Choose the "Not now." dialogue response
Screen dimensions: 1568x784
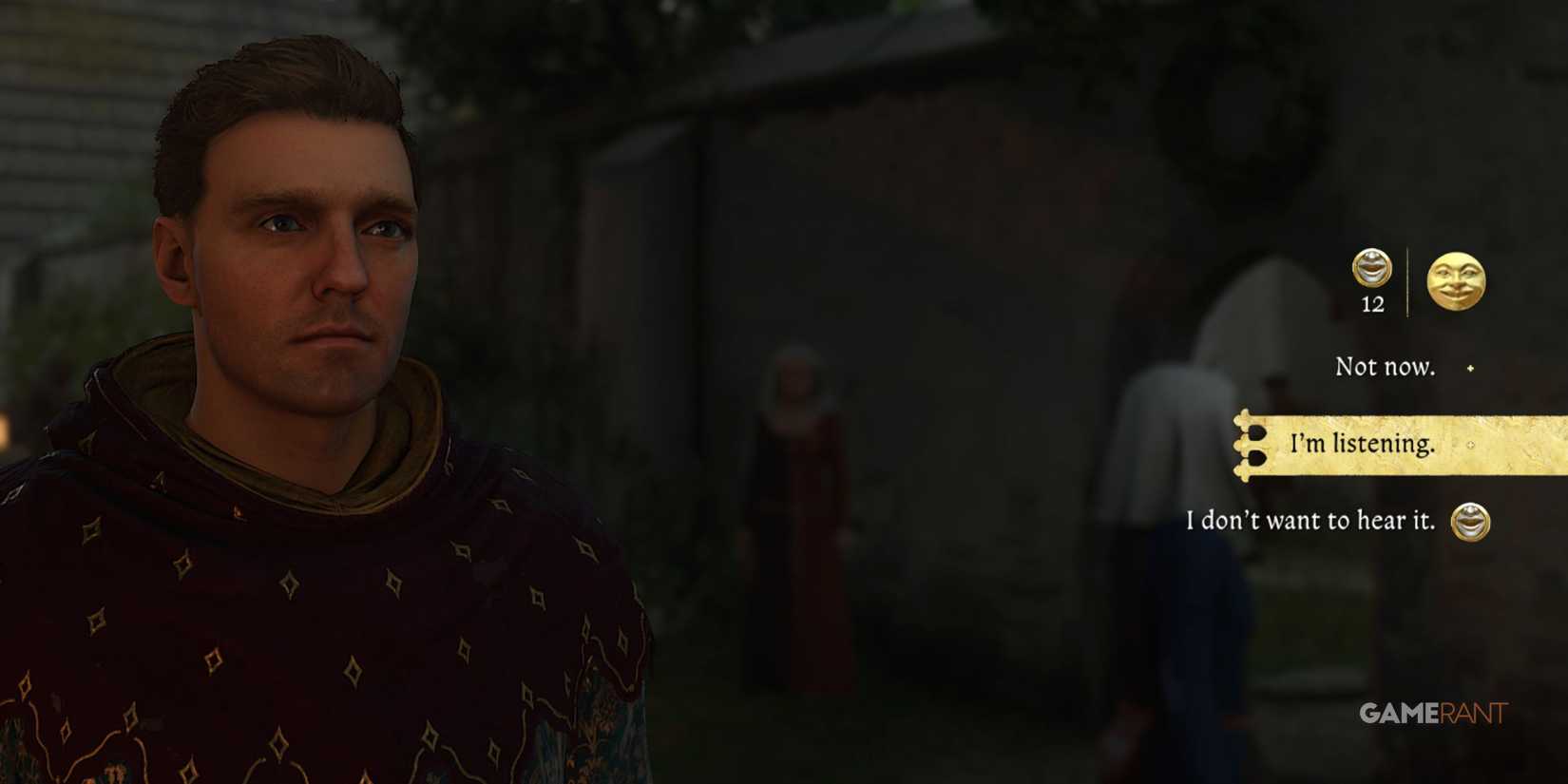point(1386,367)
